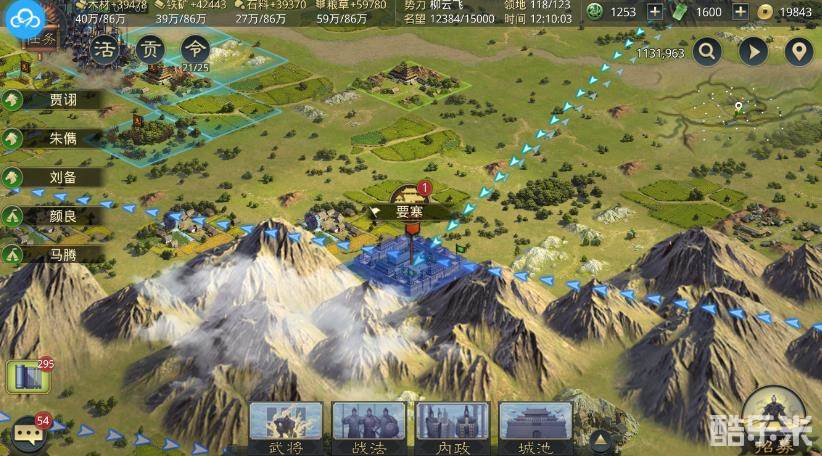822x456 pixels.
Task: Open the 贡 tribute button
Action: click(x=150, y=49)
